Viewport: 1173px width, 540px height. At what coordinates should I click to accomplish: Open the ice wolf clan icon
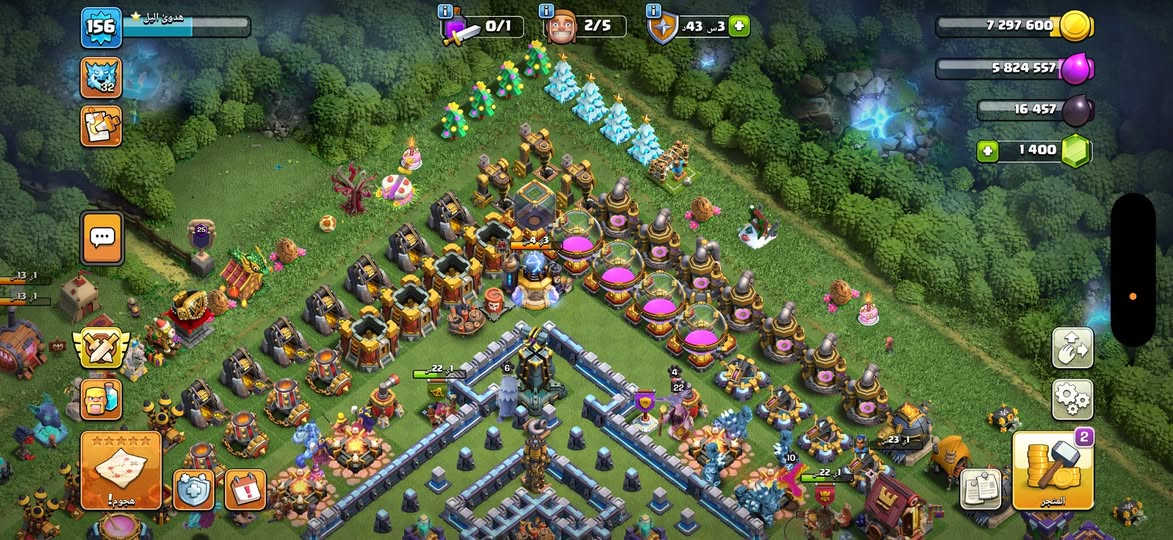pos(101,78)
